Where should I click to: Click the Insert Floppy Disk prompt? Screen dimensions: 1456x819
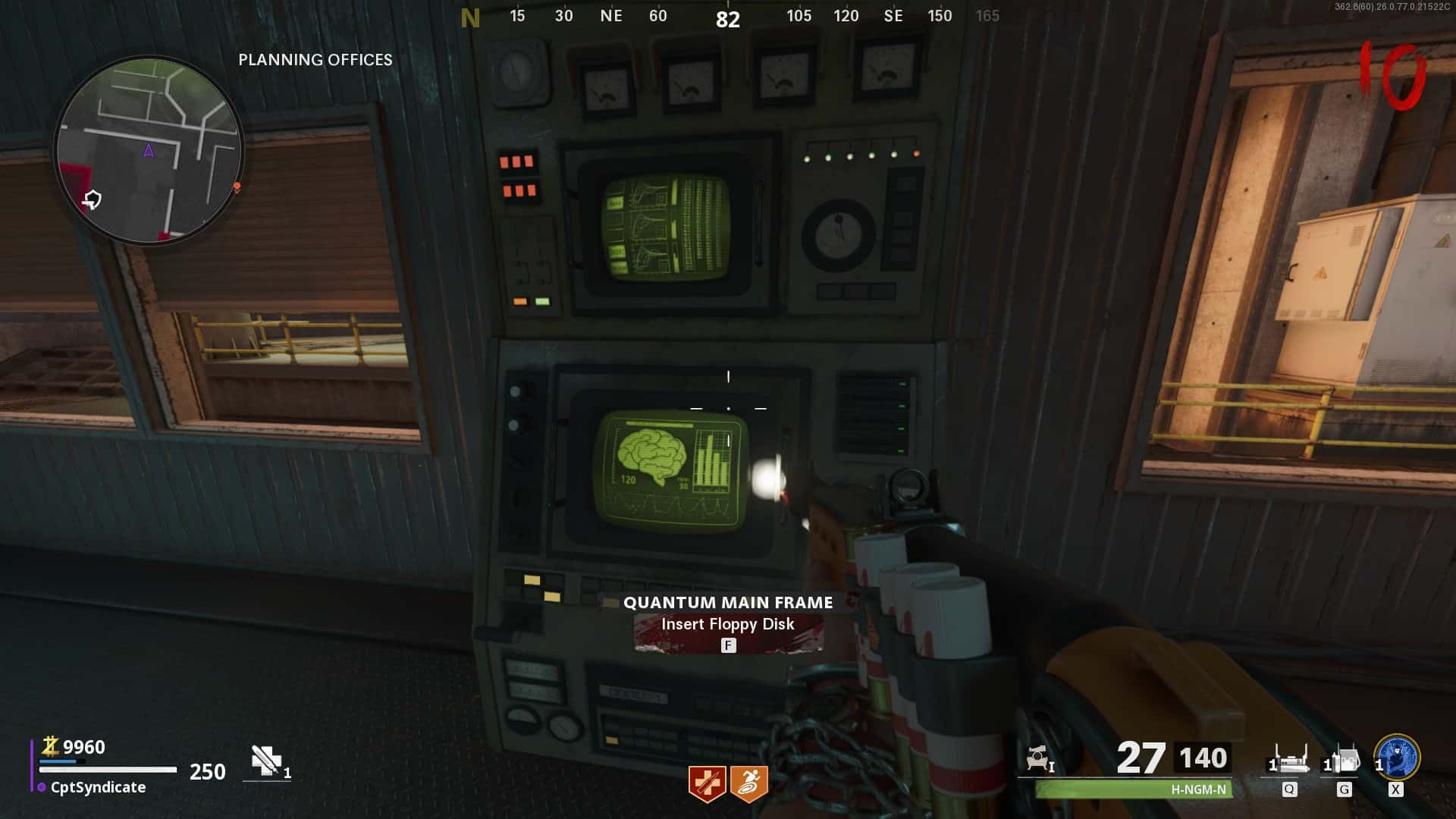tap(727, 624)
